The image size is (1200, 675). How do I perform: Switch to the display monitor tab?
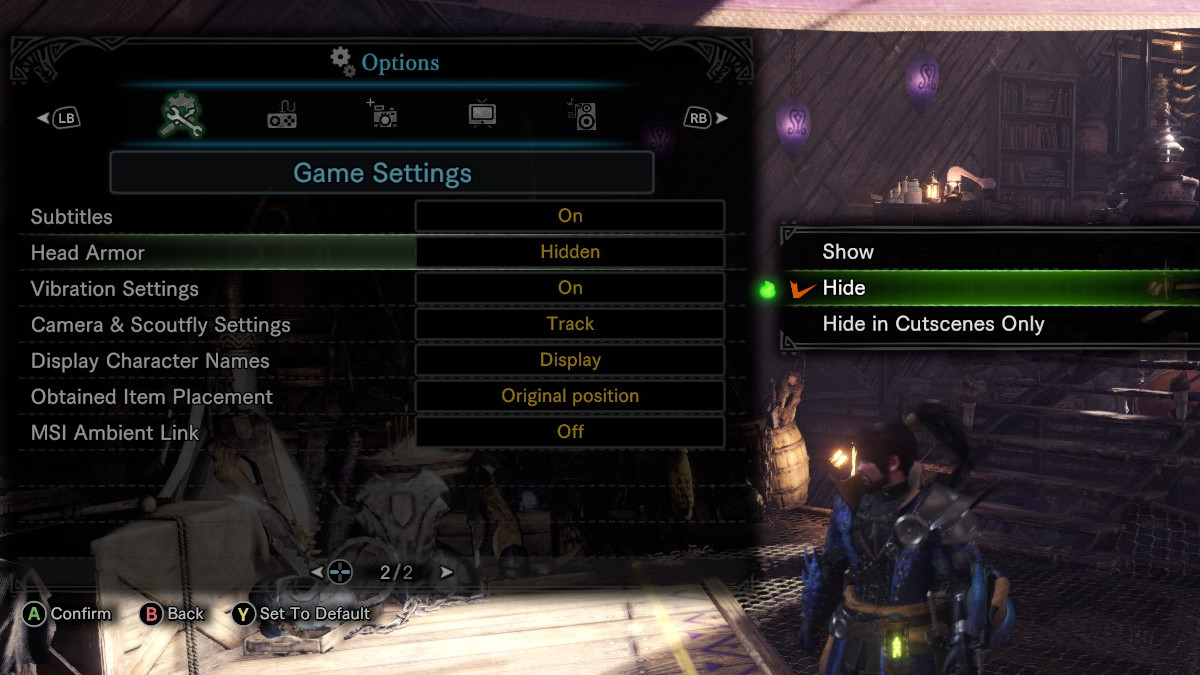482,116
